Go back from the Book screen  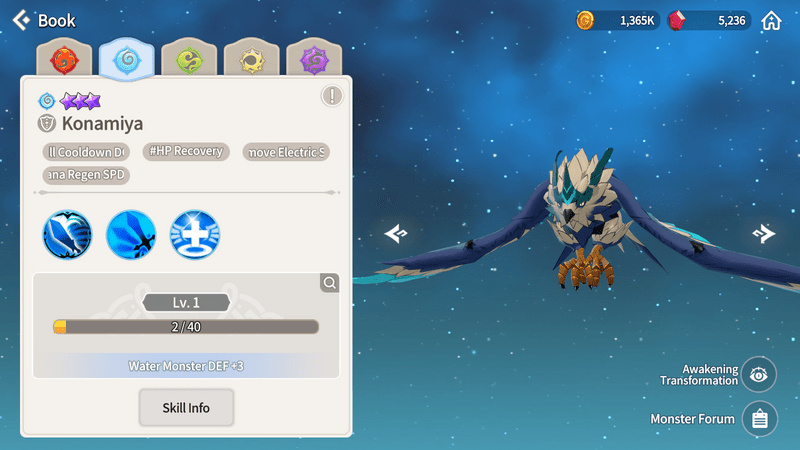(22, 20)
